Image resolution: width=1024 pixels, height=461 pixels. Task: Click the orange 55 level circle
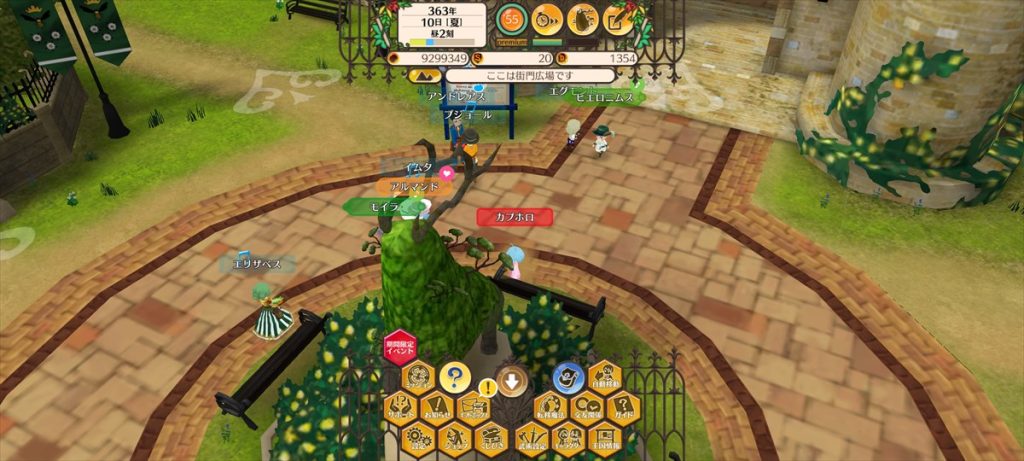click(x=513, y=19)
